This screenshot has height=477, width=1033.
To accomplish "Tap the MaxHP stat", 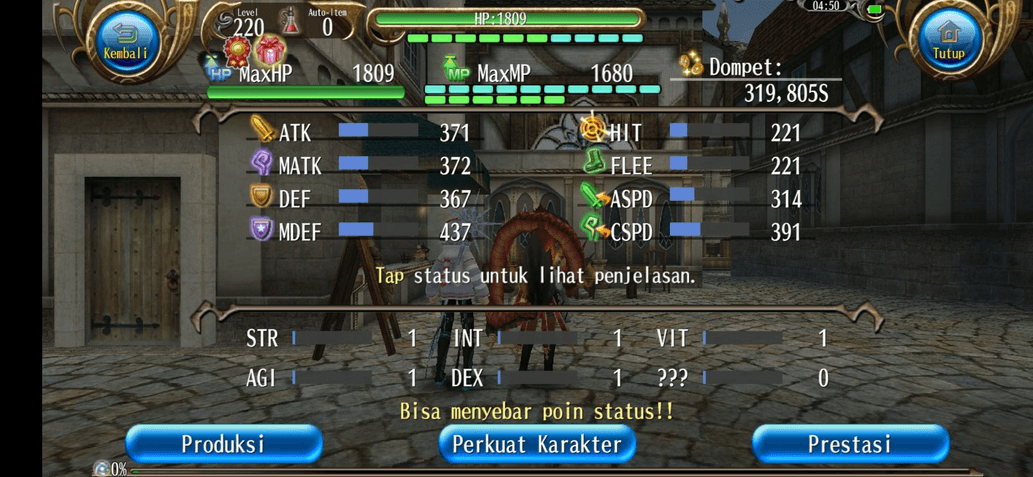I will click(x=305, y=75).
